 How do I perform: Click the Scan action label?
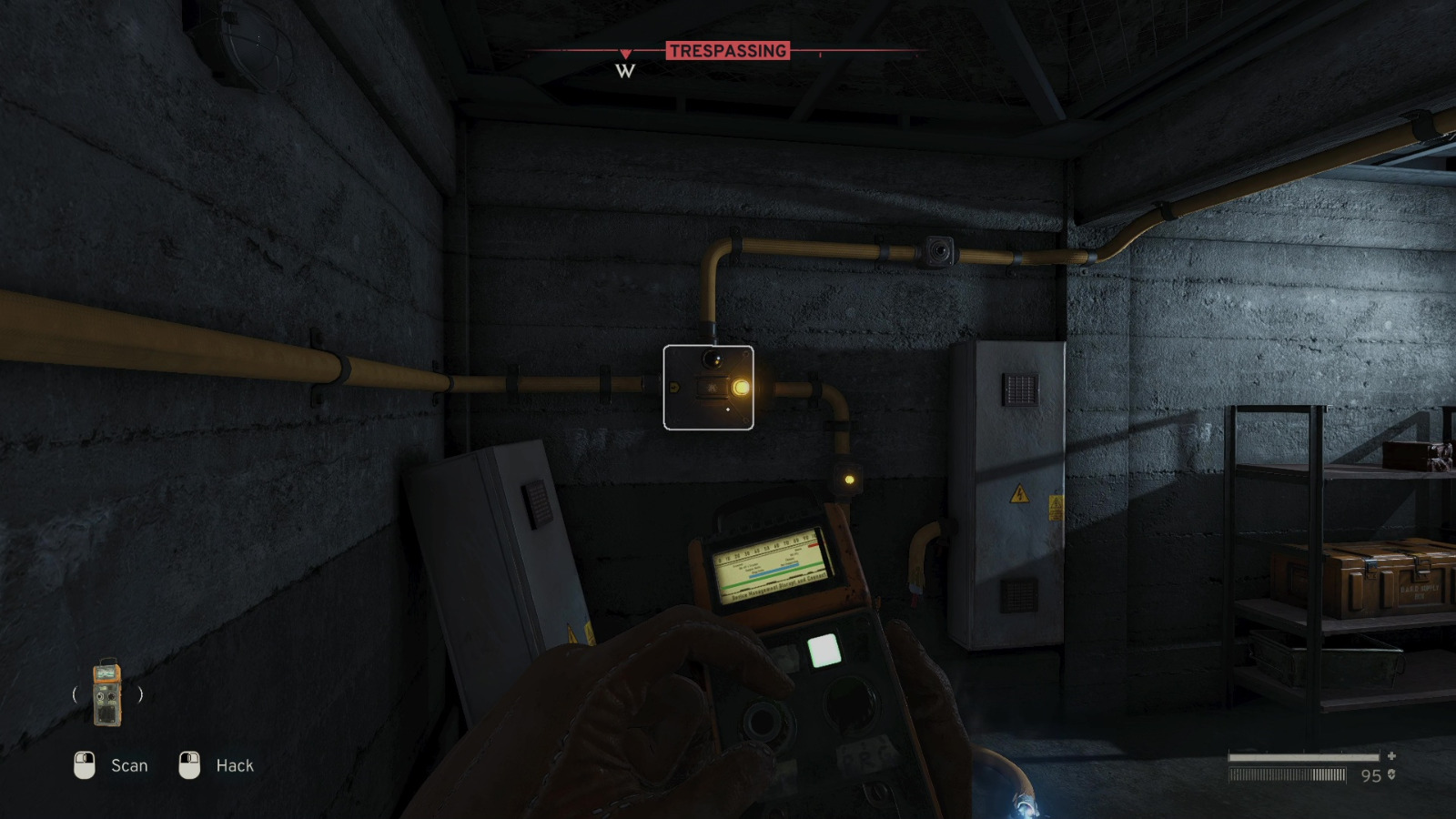128,765
